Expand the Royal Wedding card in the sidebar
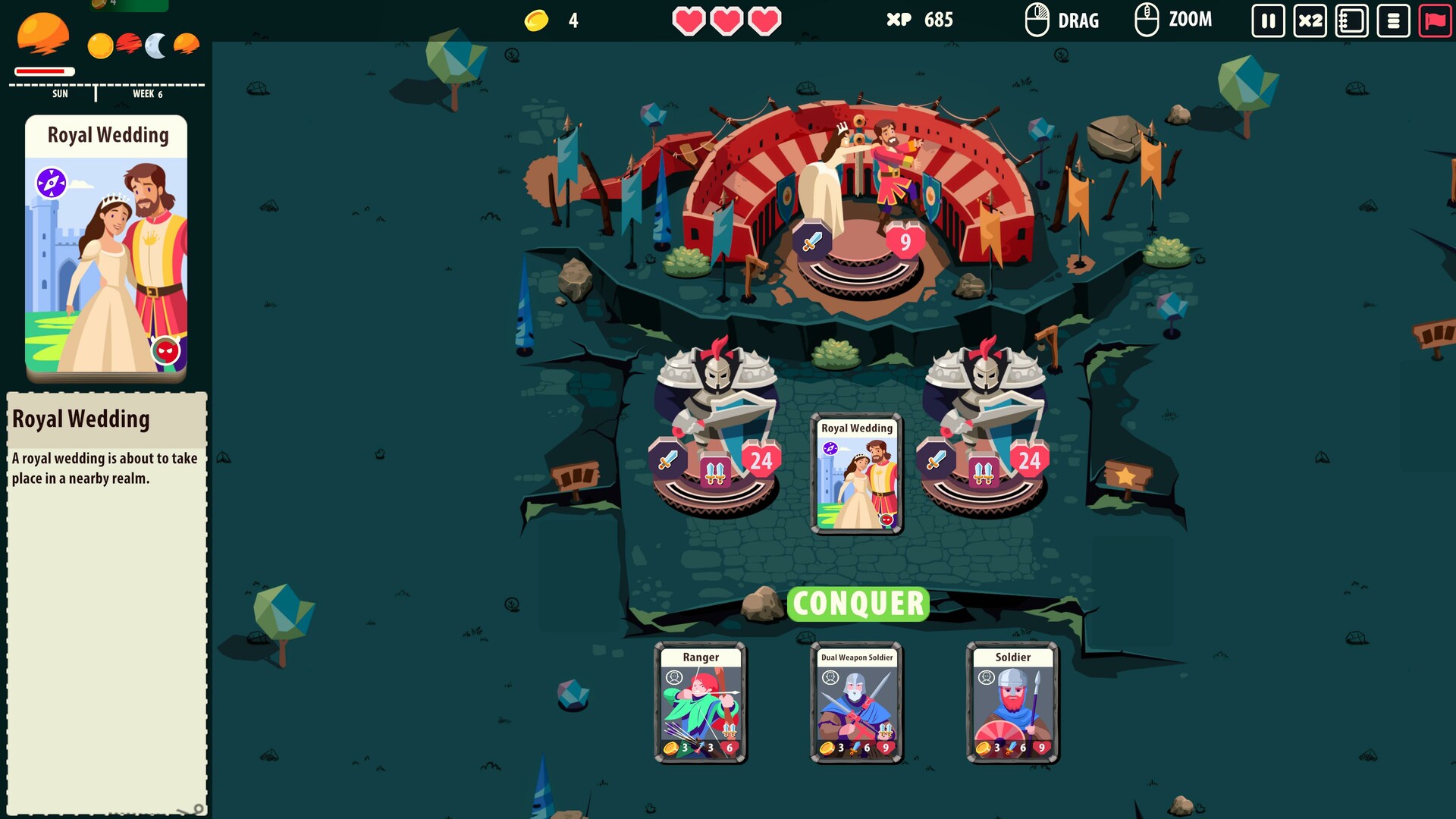 pos(105,250)
